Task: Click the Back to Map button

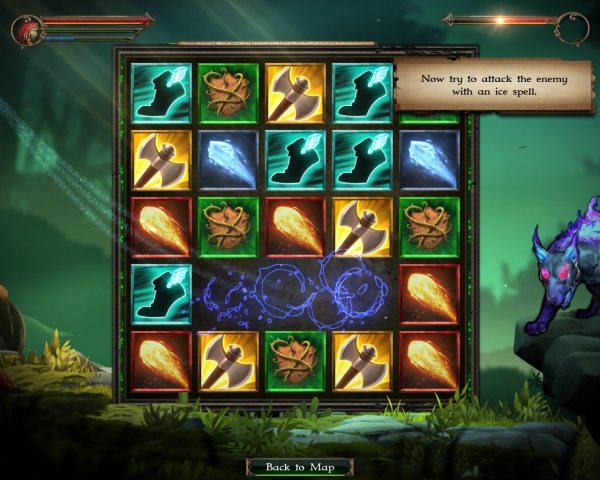Action: pos(299,467)
